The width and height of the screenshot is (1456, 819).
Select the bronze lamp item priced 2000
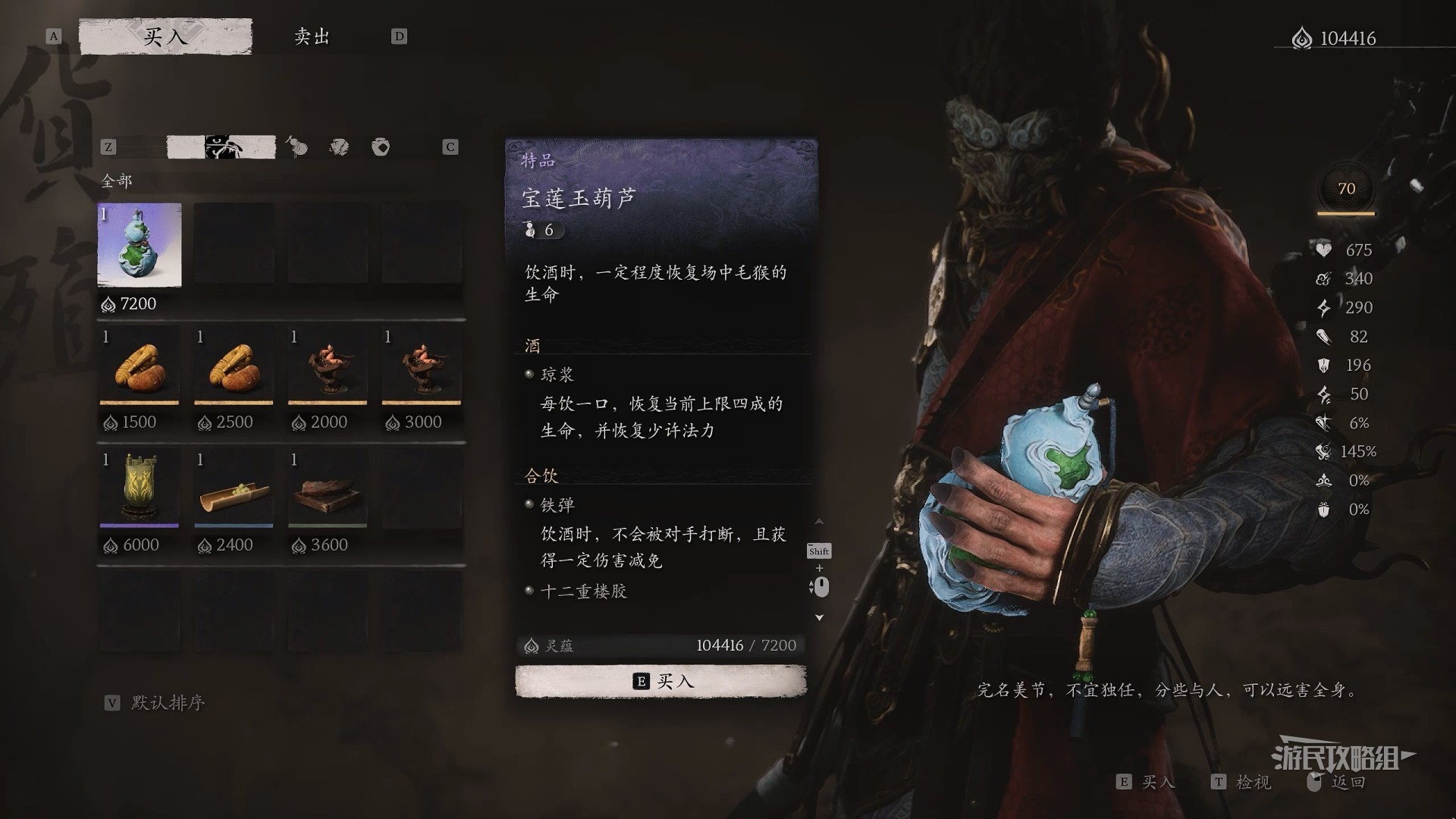328,367
